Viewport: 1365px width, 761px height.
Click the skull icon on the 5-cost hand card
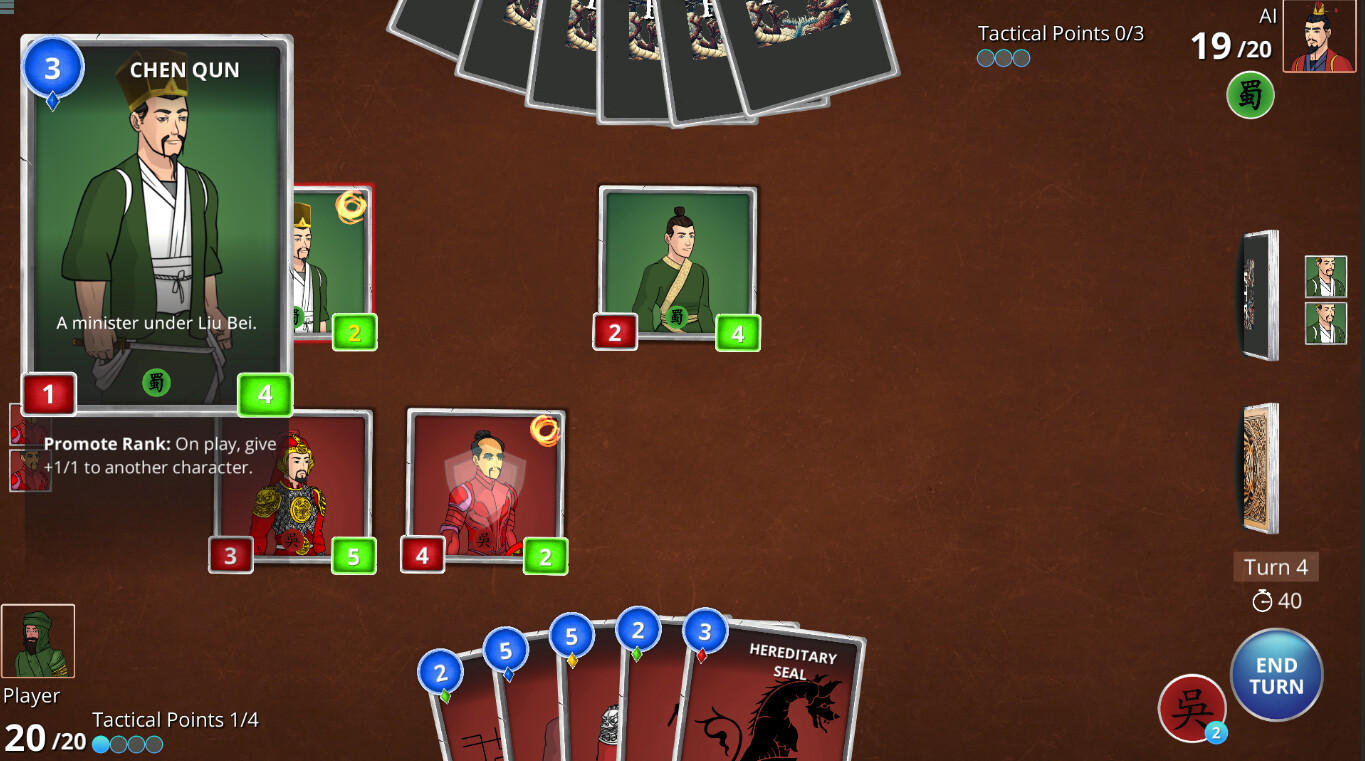coord(610,722)
